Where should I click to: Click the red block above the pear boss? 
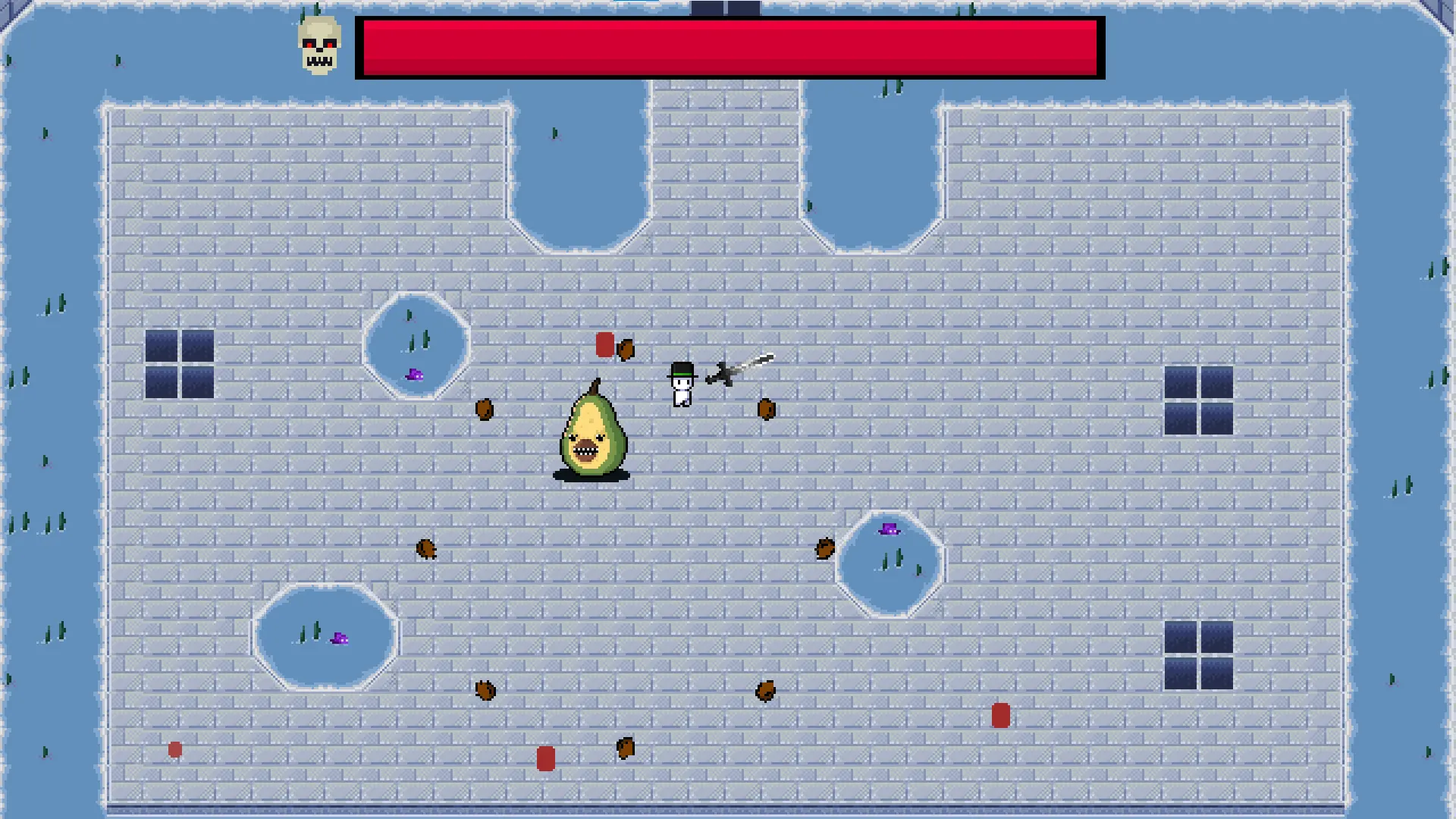[604, 345]
